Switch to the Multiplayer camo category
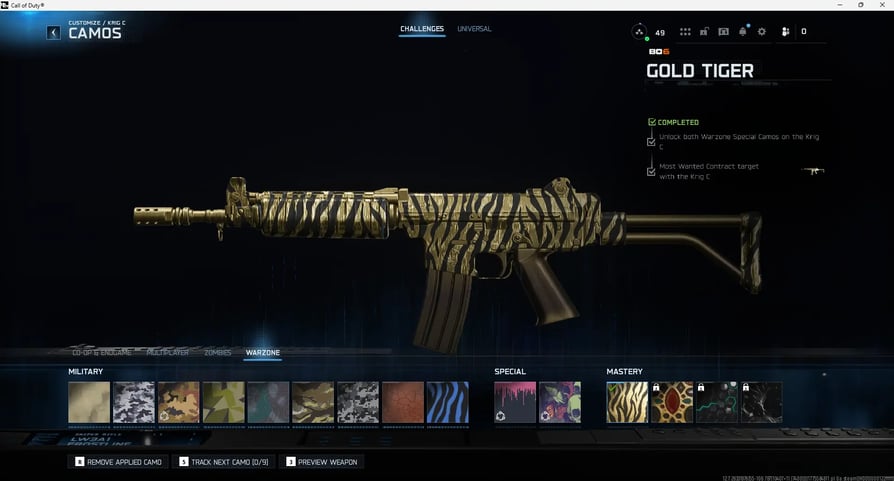 pos(168,353)
